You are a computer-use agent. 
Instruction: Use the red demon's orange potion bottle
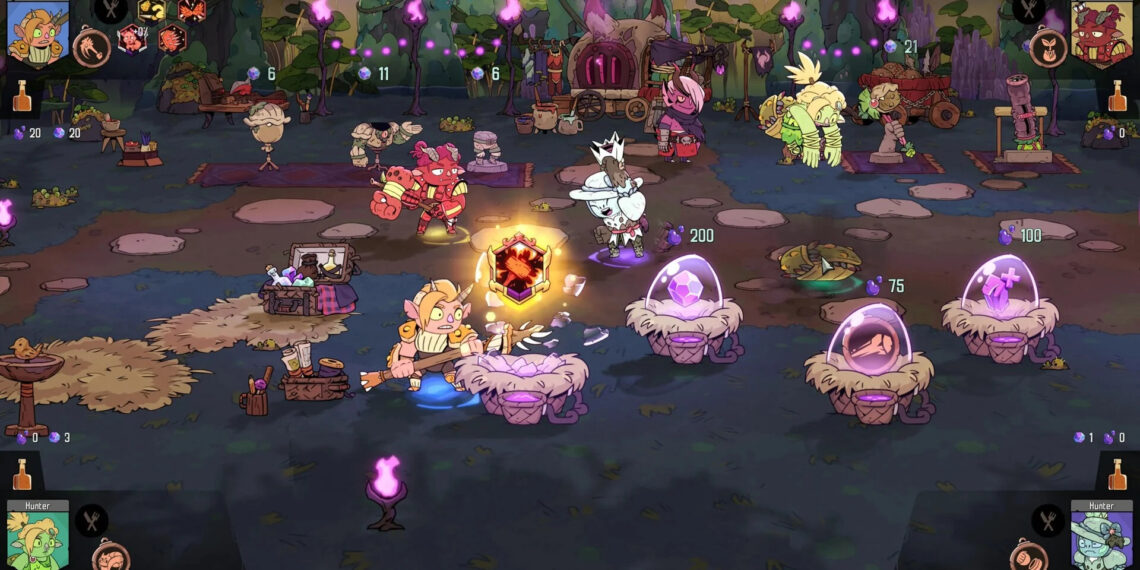[x=1117, y=96]
